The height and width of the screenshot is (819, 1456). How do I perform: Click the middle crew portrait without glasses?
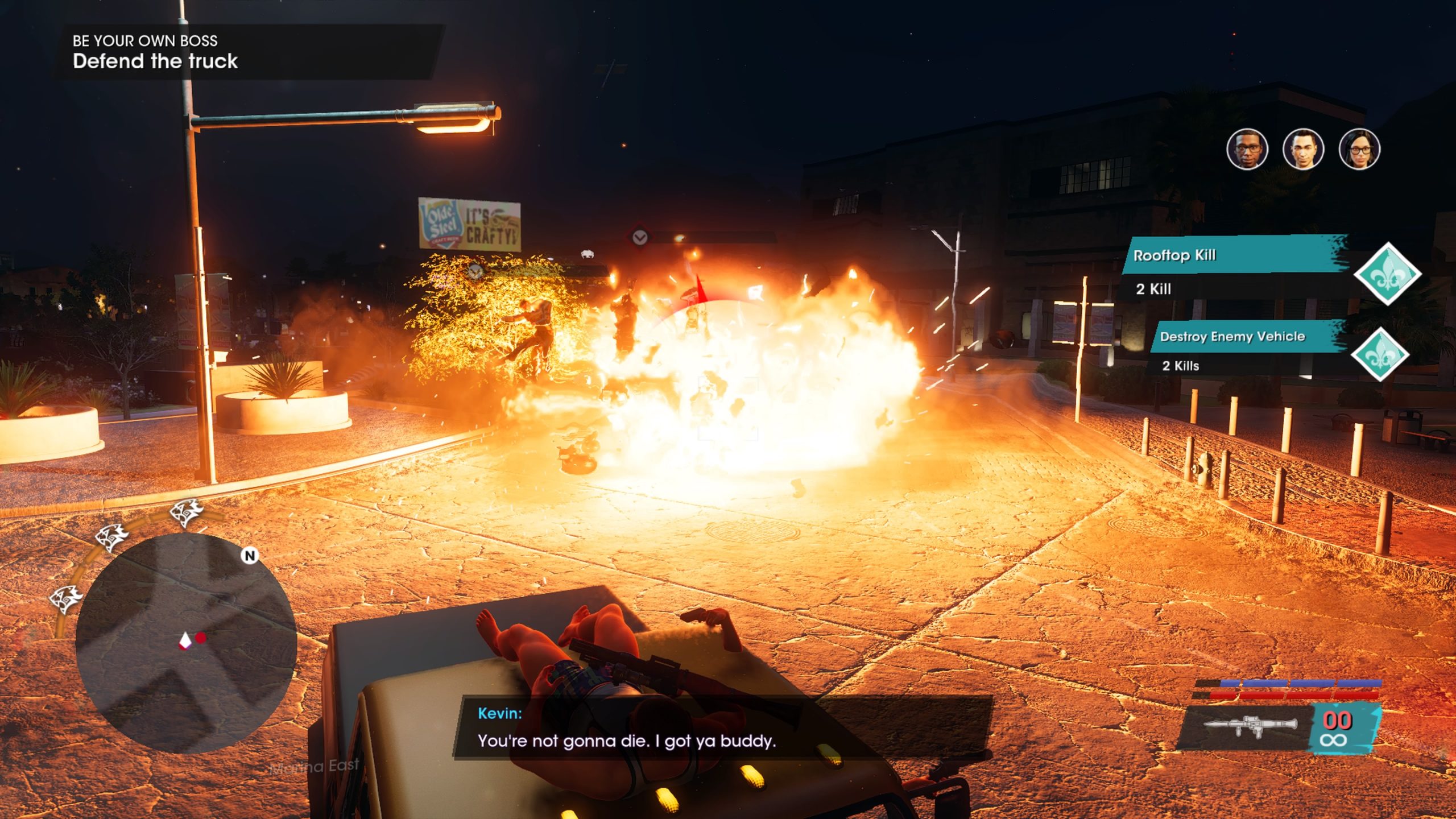click(1303, 150)
